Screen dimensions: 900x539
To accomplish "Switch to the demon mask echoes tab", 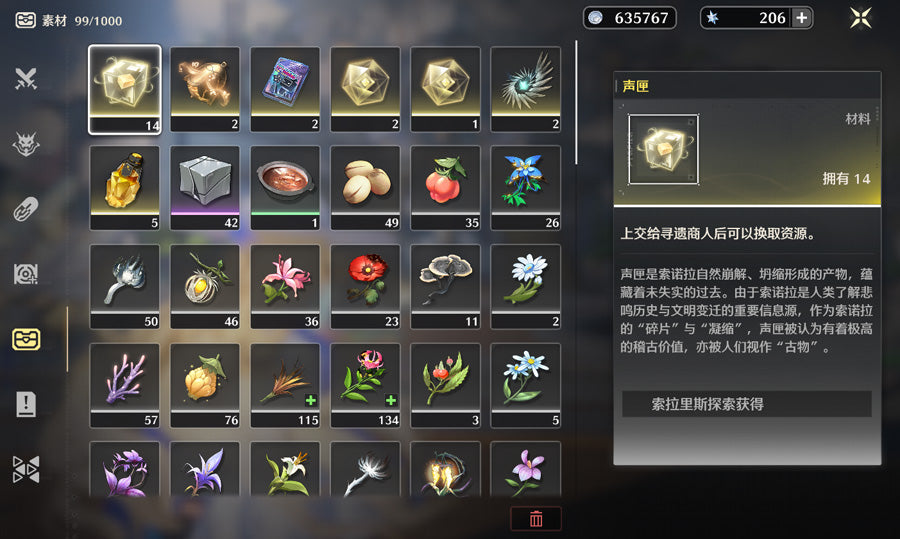I will (x=26, y=145).
